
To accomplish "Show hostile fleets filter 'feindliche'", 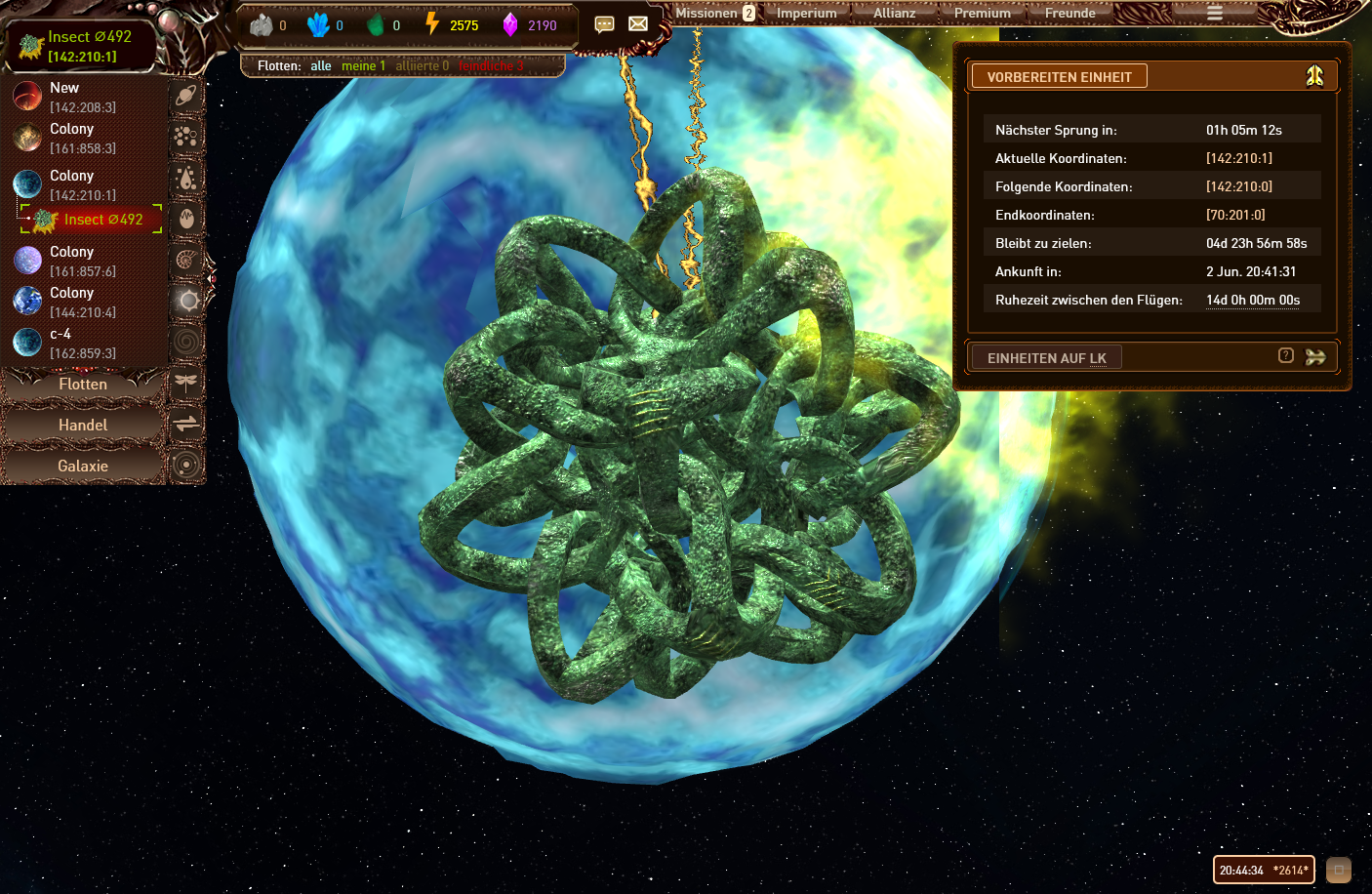I will 491,66.
